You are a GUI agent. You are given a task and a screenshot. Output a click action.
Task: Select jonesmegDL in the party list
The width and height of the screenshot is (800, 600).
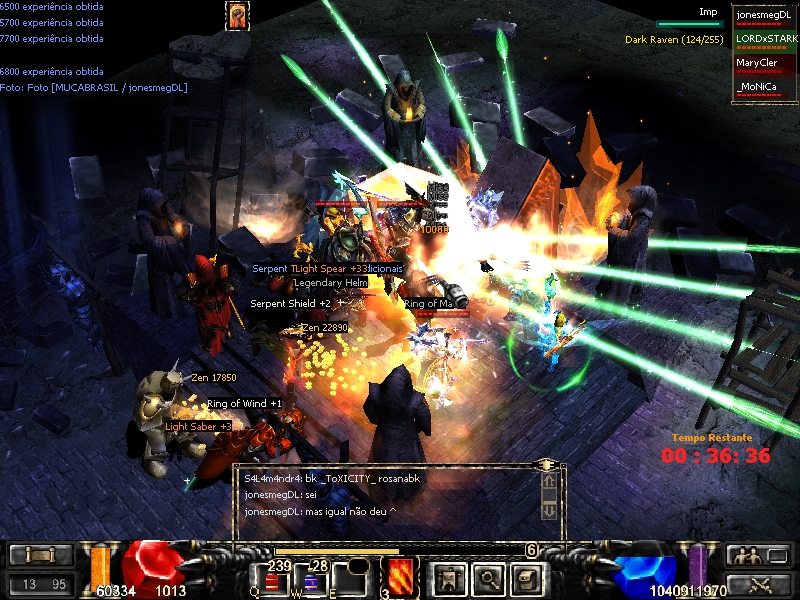[x=765, y=16]
